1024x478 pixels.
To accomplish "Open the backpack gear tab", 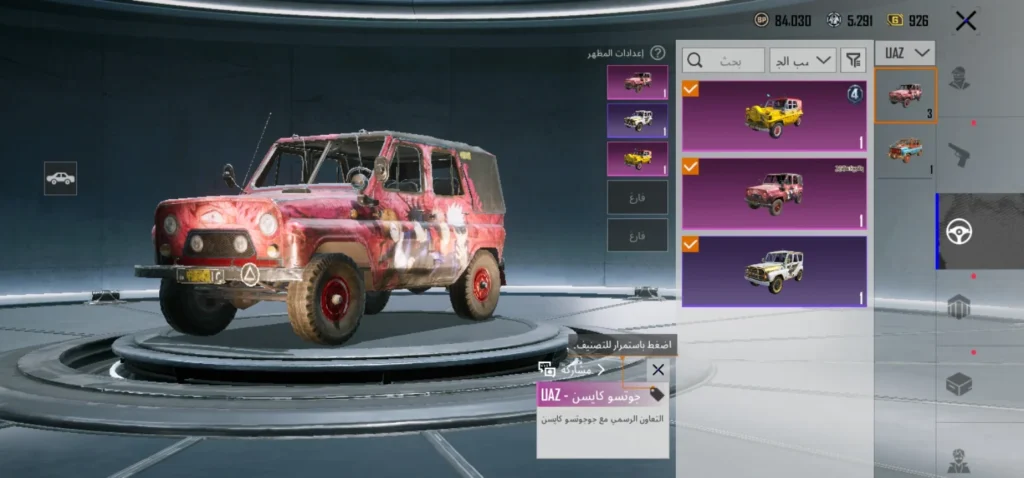I will 959,308.
